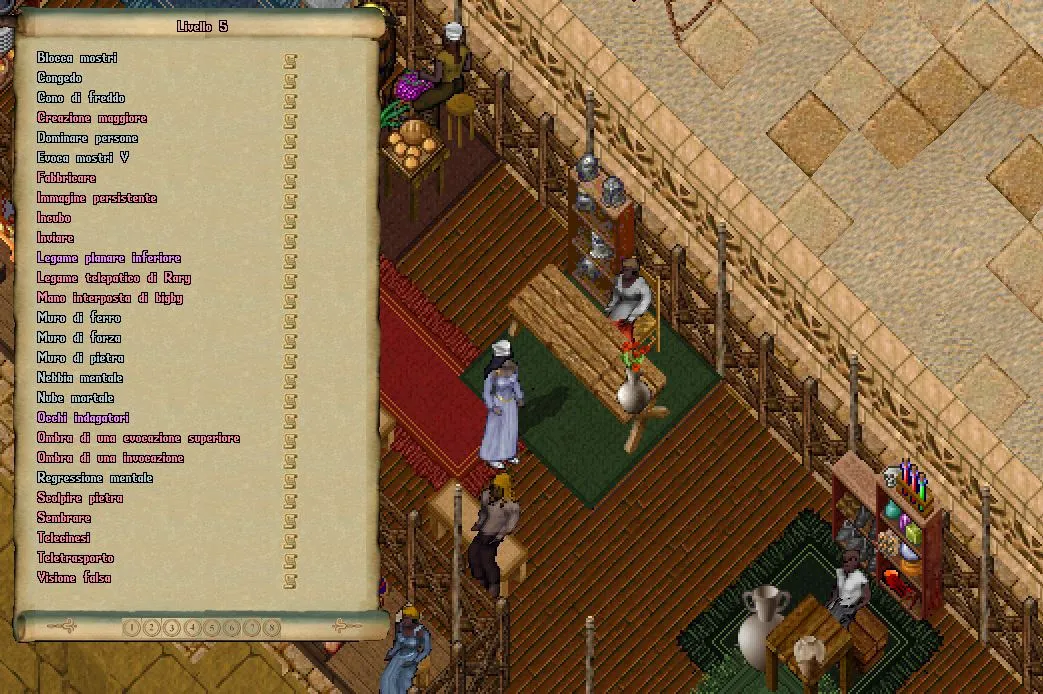Switch to level 3 spell page
Image resolution: width=1043 pixels, height=694 pixels.
pyautogui.click(x=171, y=628)
